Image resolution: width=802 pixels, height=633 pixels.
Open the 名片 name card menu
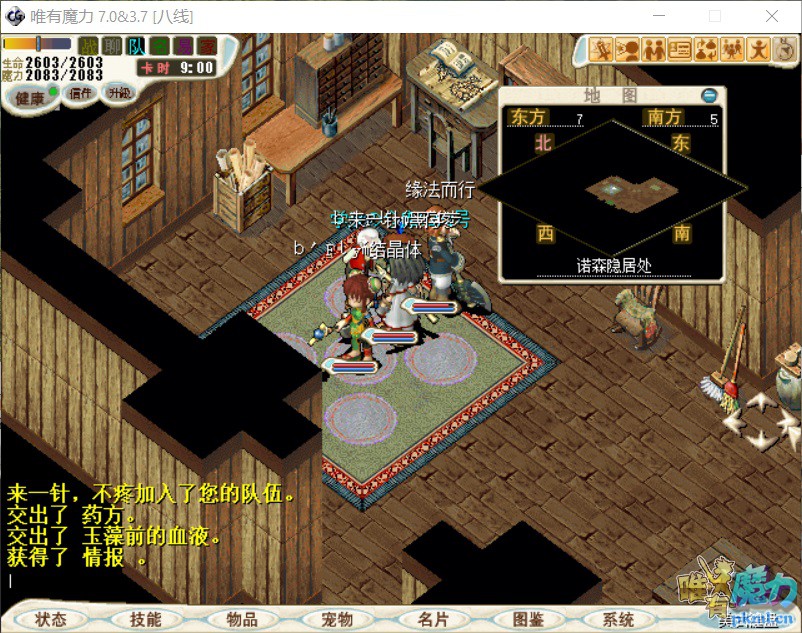433,619
